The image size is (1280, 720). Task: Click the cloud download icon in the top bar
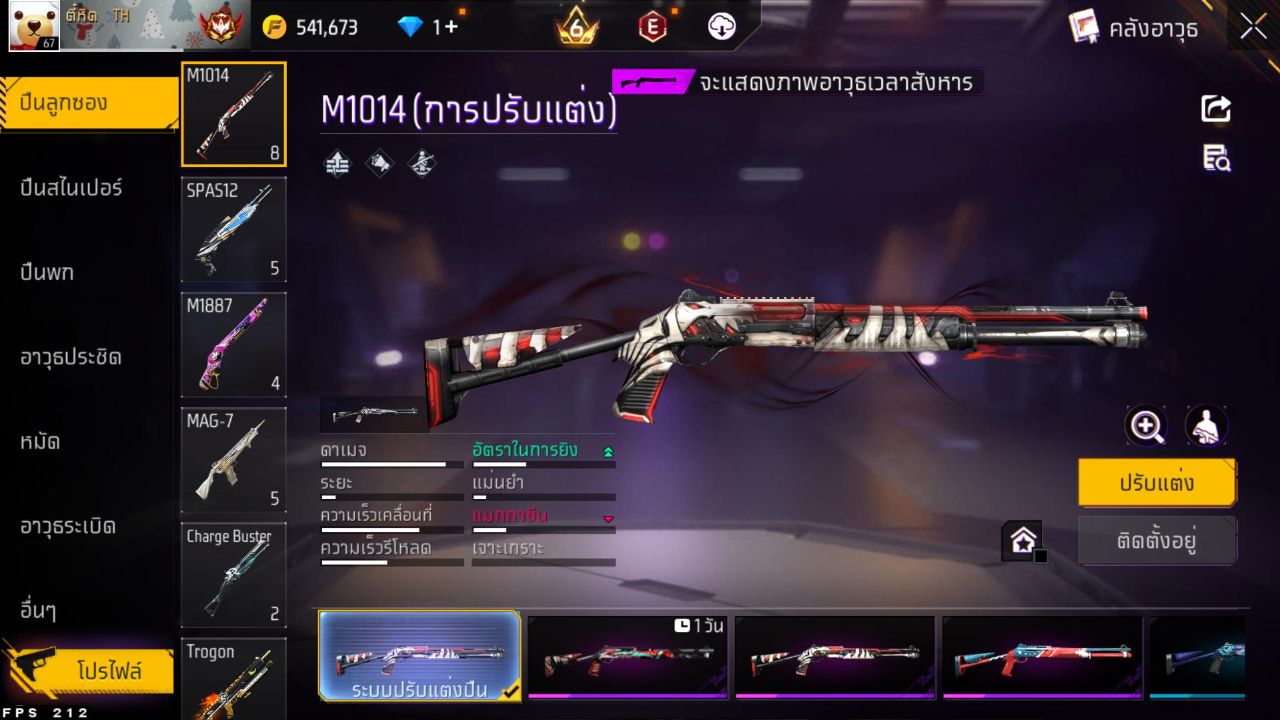click(719, 27)
